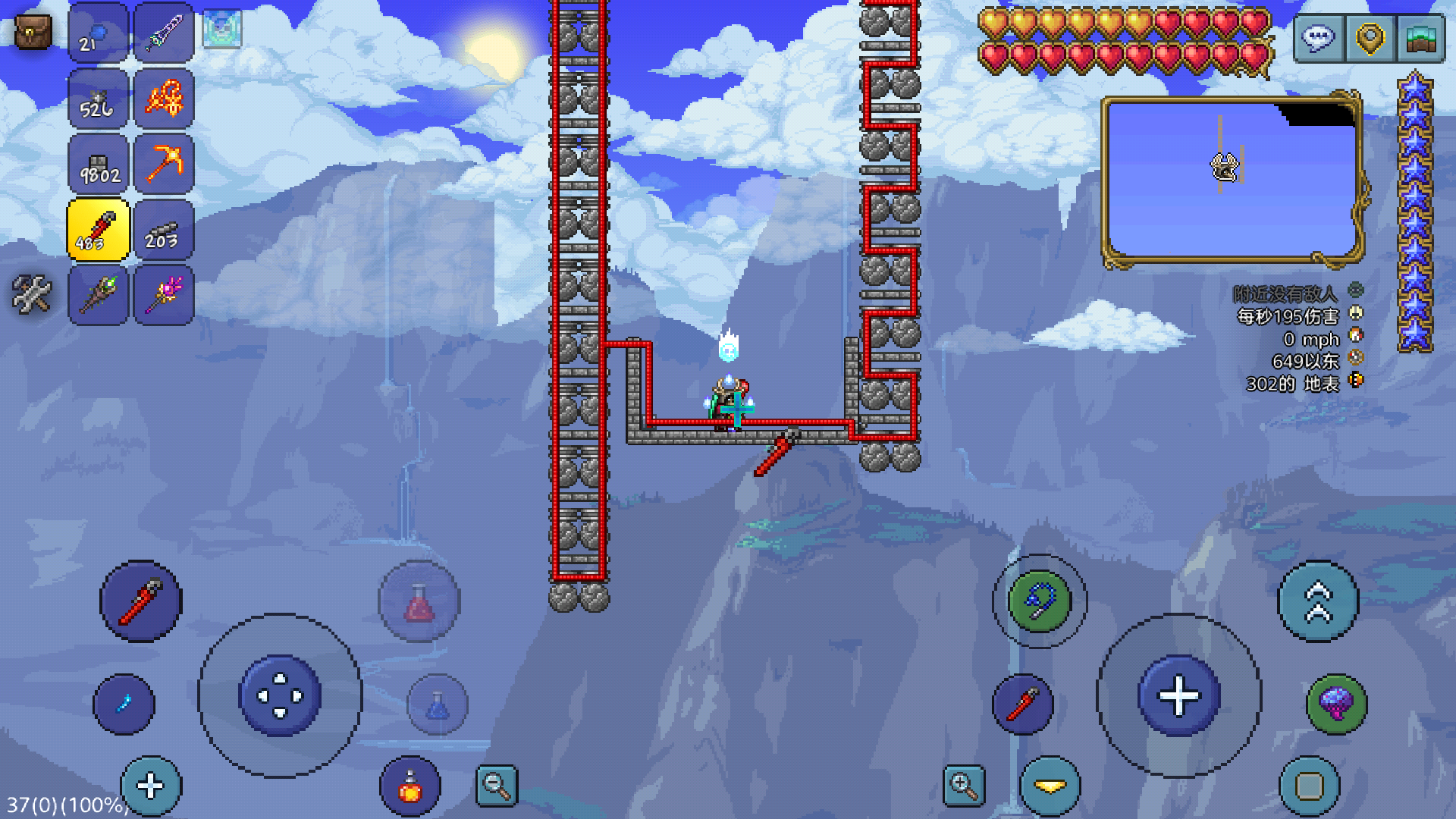
Task: Click the minimap
Action: [x=1232, y=180]
